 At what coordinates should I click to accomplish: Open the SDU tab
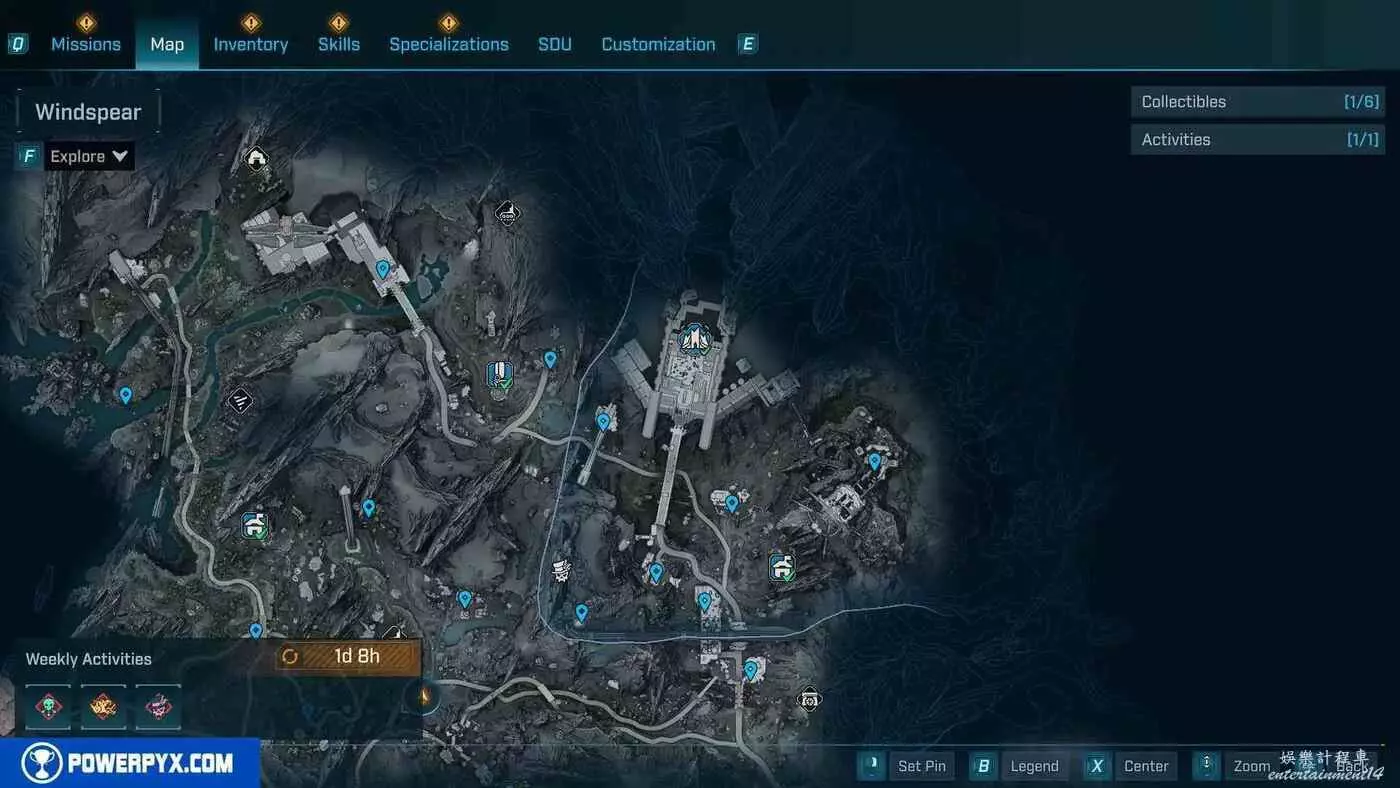pyautogui.click(x=555, y=44)
